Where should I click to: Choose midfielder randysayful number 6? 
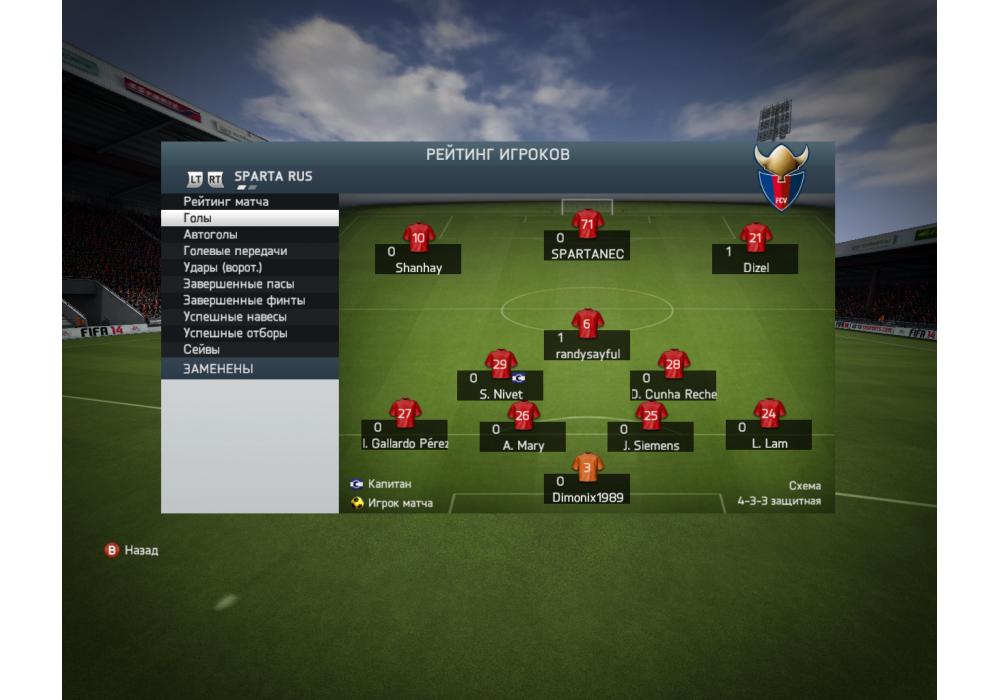click(x=587, y=325)
